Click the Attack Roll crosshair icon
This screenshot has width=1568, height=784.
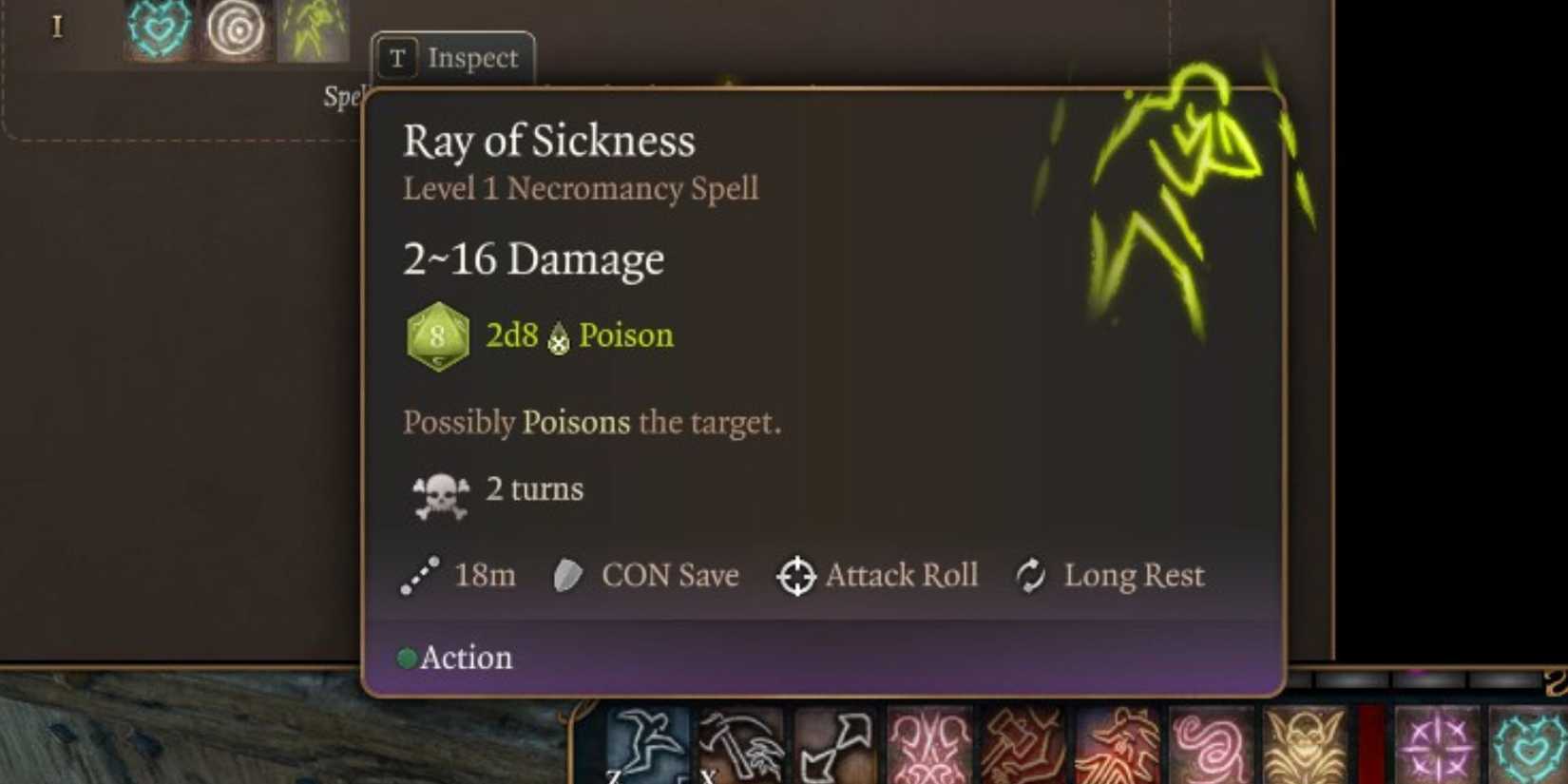[796, 575]
